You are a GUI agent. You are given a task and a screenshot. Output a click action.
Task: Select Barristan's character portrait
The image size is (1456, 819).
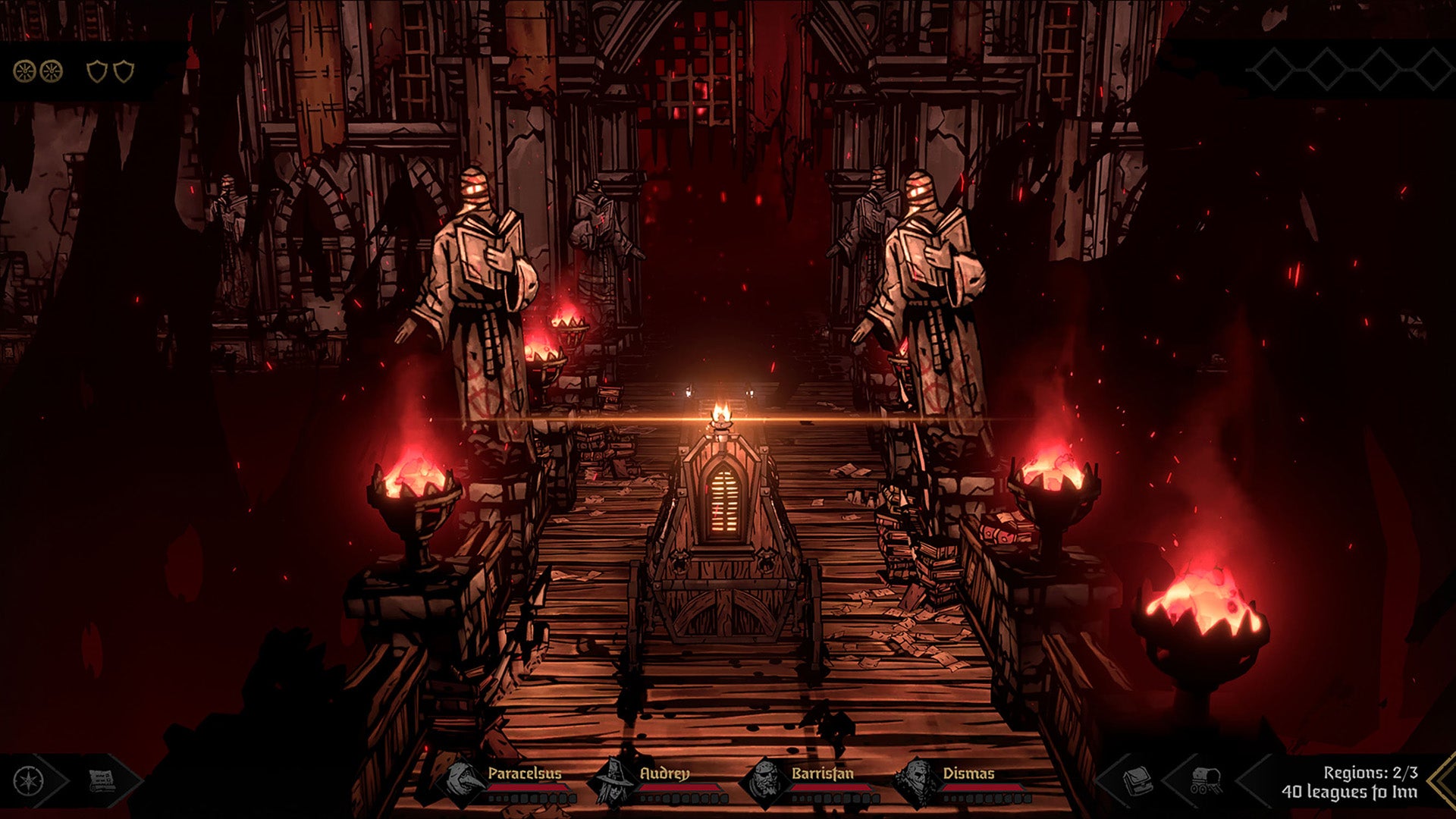click(767, 781)
